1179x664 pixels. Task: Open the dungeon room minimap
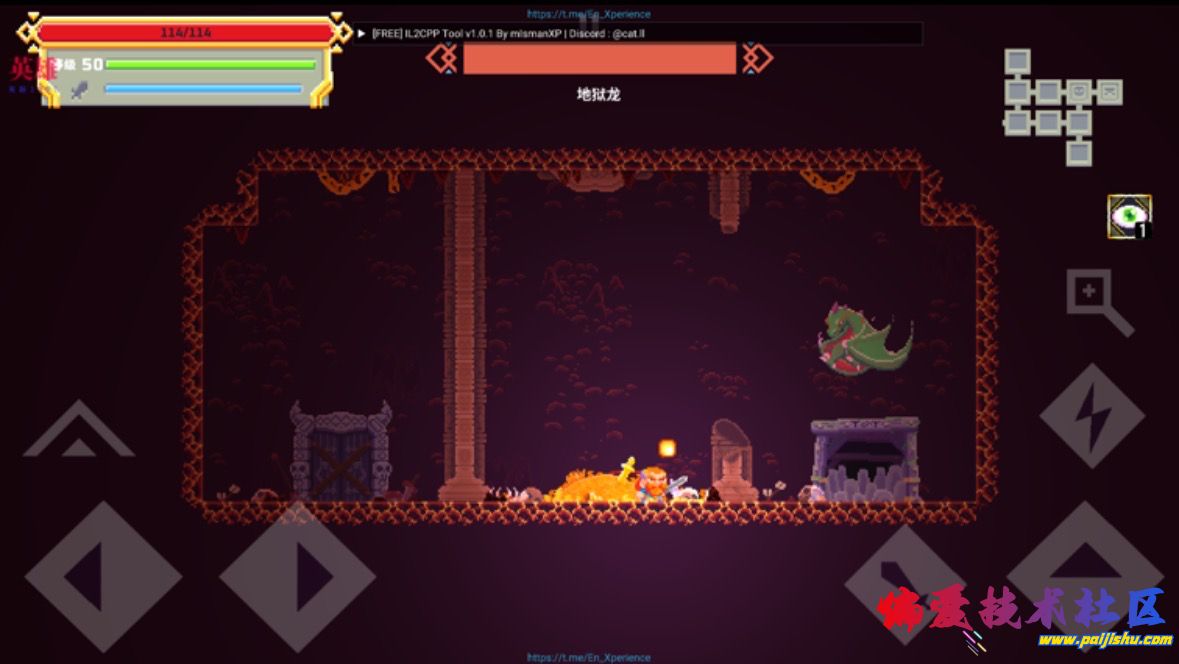click(1061, 106)
